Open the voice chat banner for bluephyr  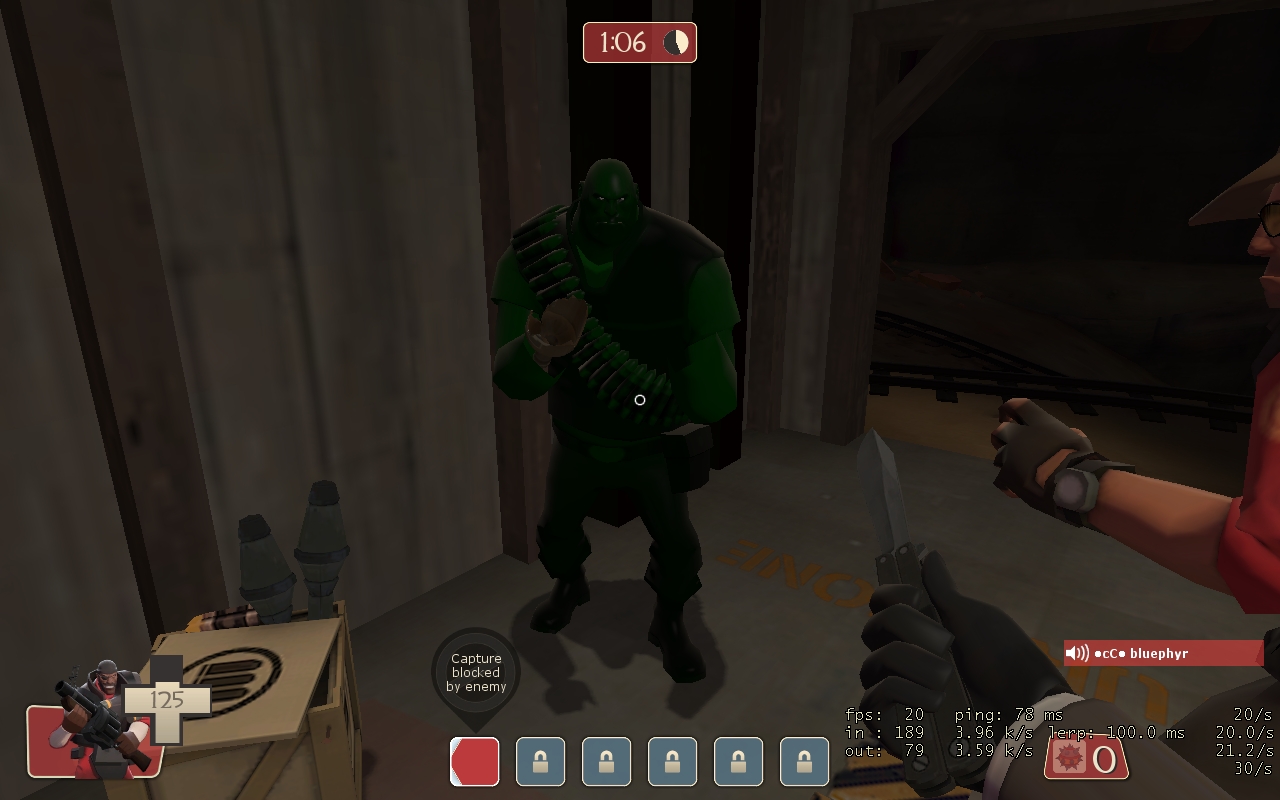(x=1163, y=653)
